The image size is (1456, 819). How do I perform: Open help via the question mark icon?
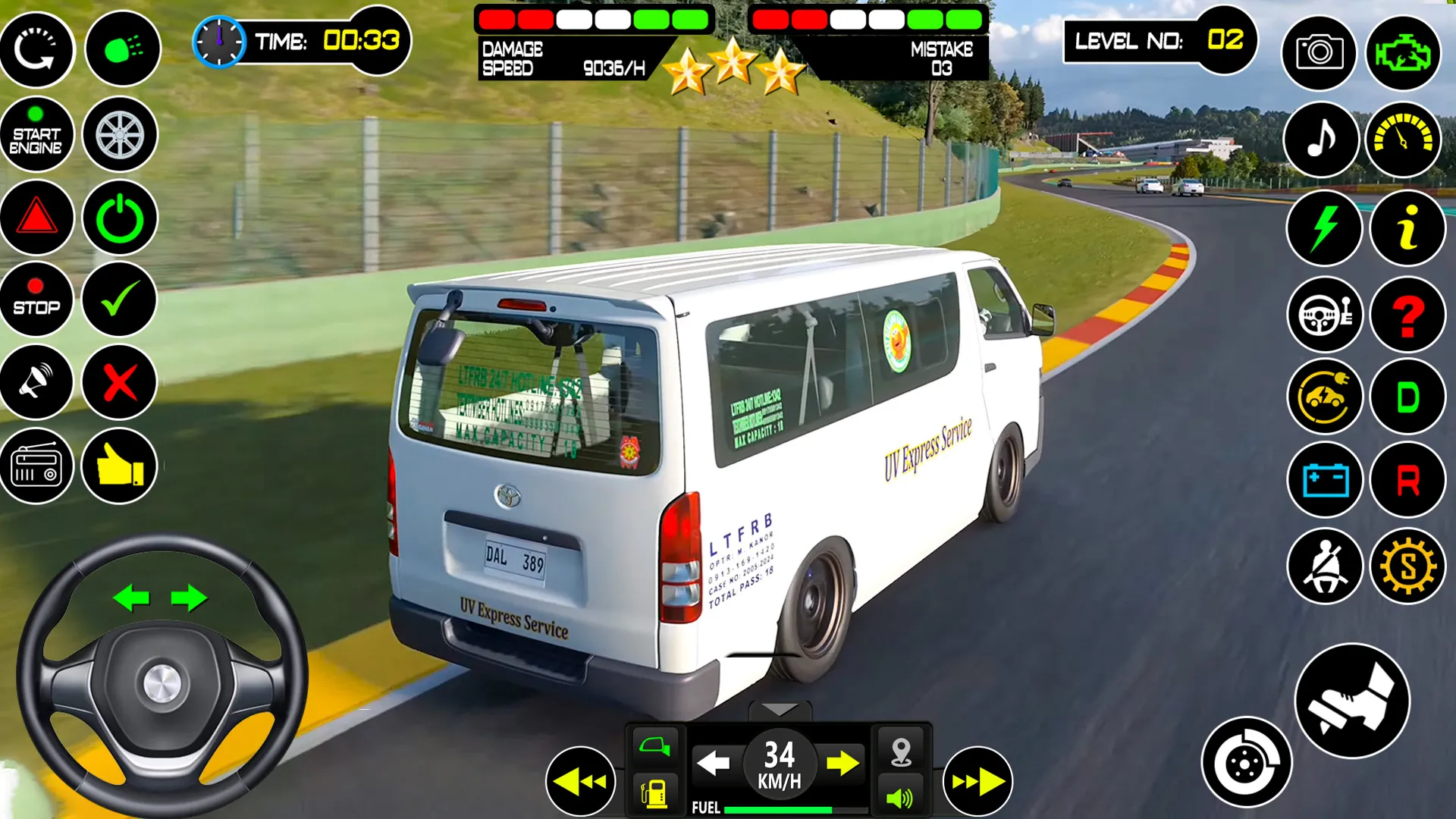pyautogui.click(x=1407, y=314)
